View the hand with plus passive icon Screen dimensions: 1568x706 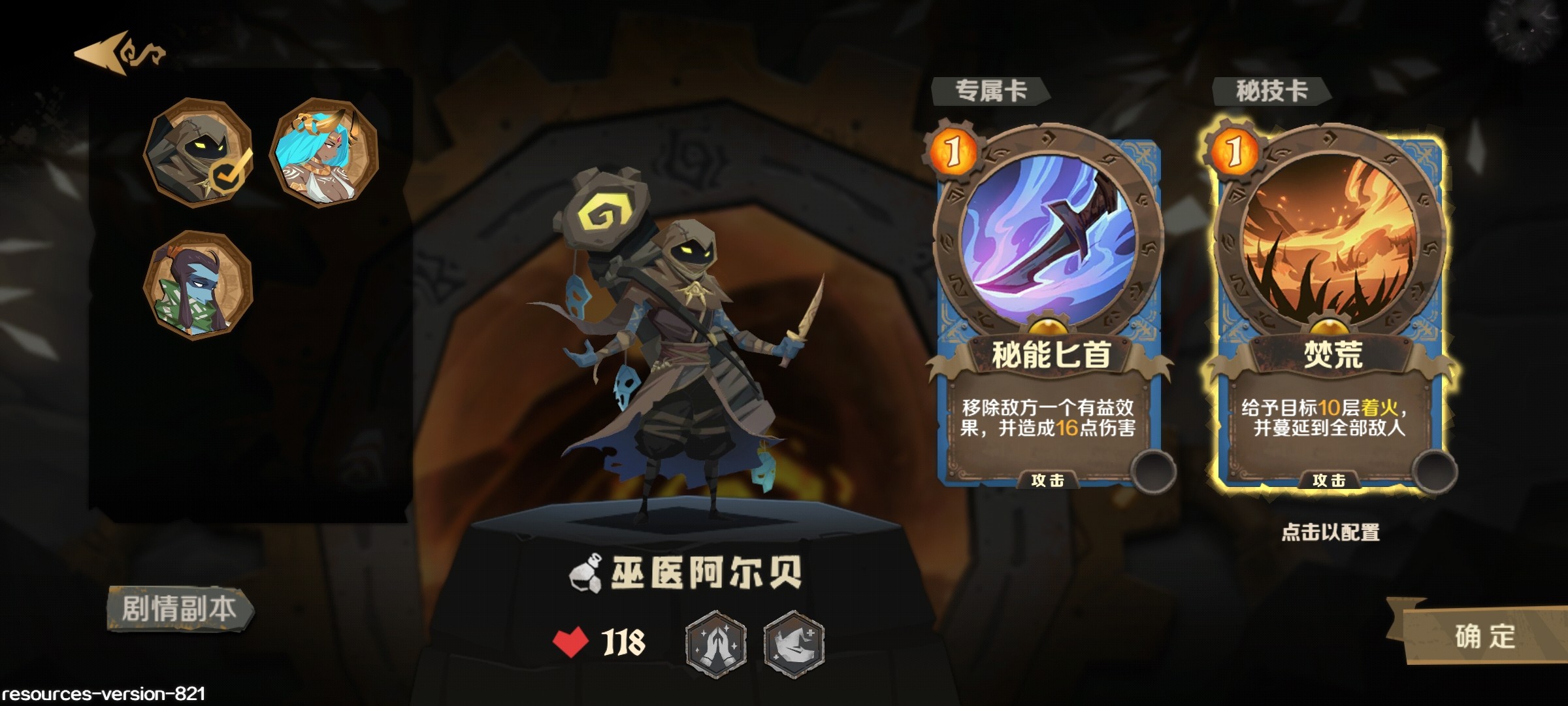pos(794,643)
